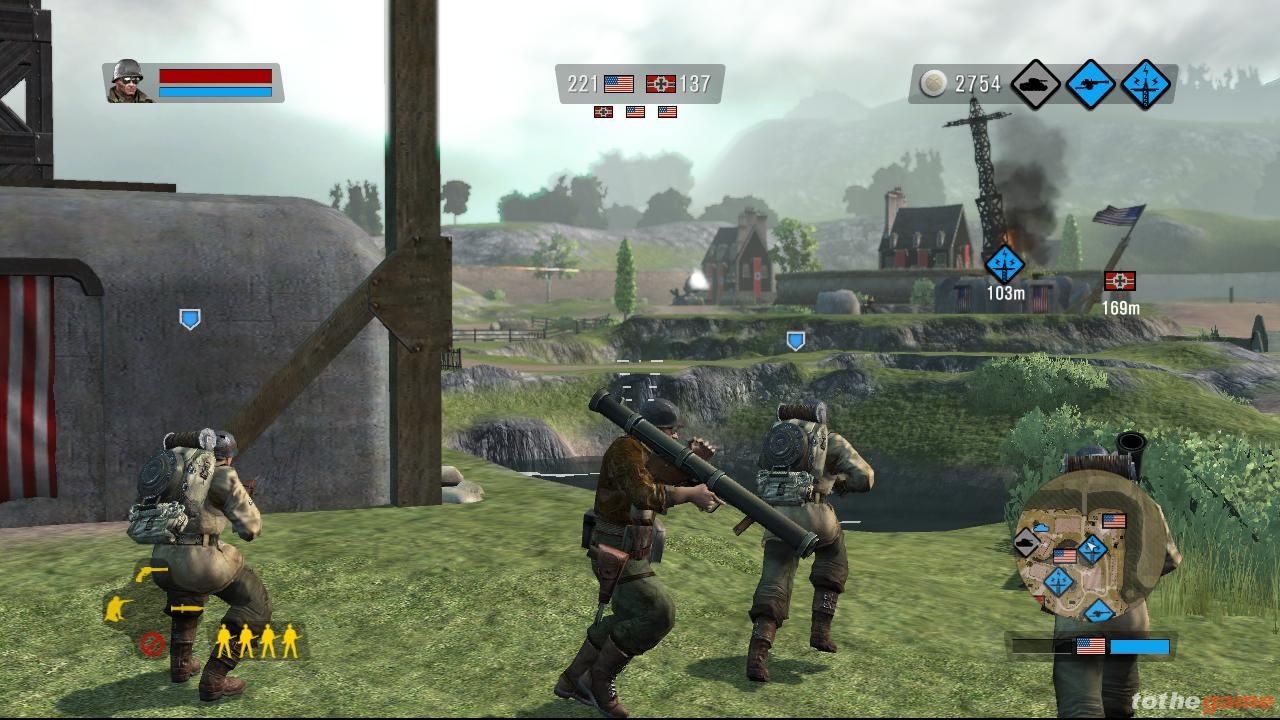Click the soldier portrait in the HUD

pyautogui.click(x=128, y=81)
